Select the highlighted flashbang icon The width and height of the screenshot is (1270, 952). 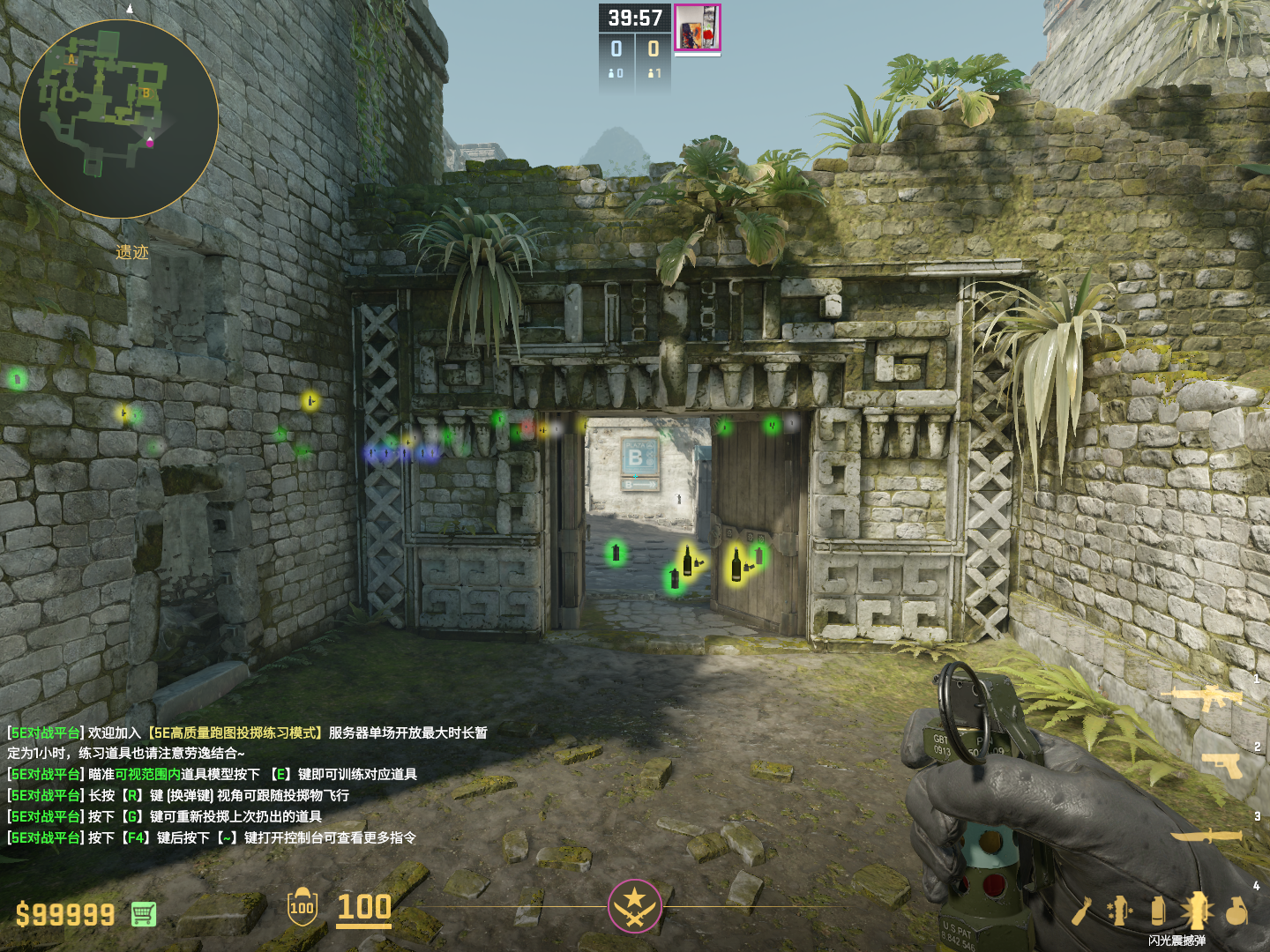point(1197,911)
